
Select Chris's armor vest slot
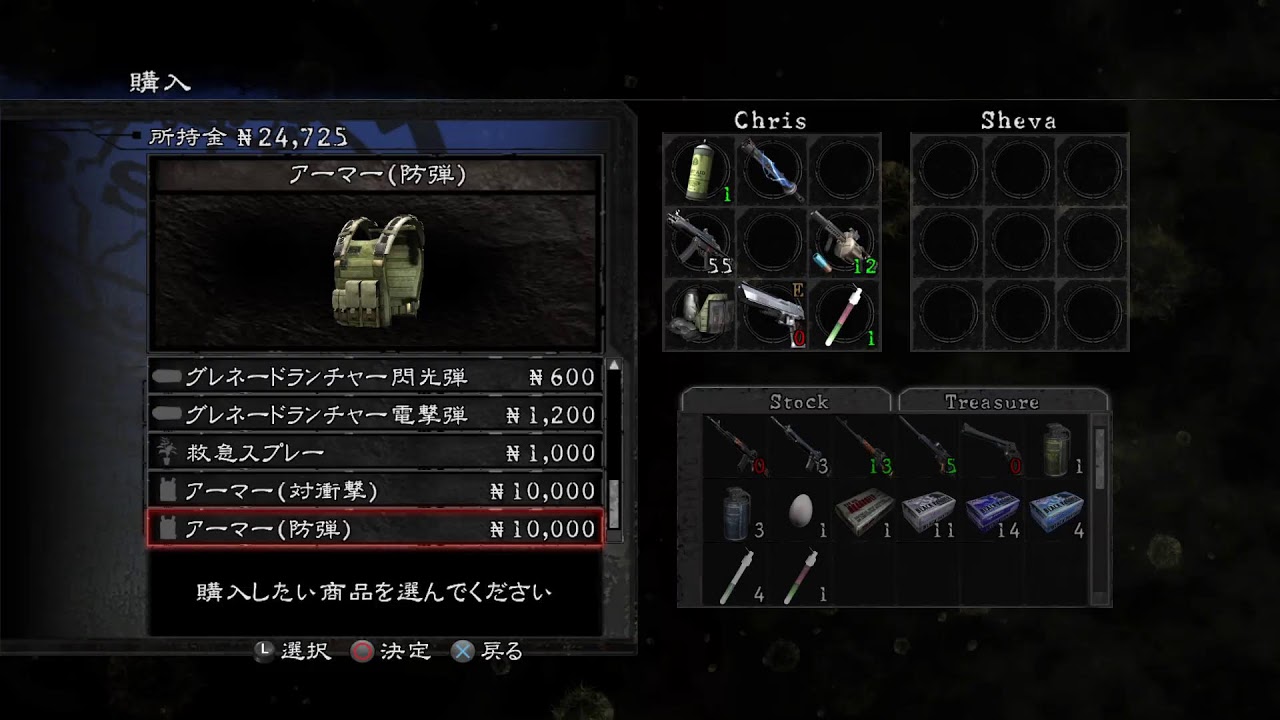pos(699,314)
